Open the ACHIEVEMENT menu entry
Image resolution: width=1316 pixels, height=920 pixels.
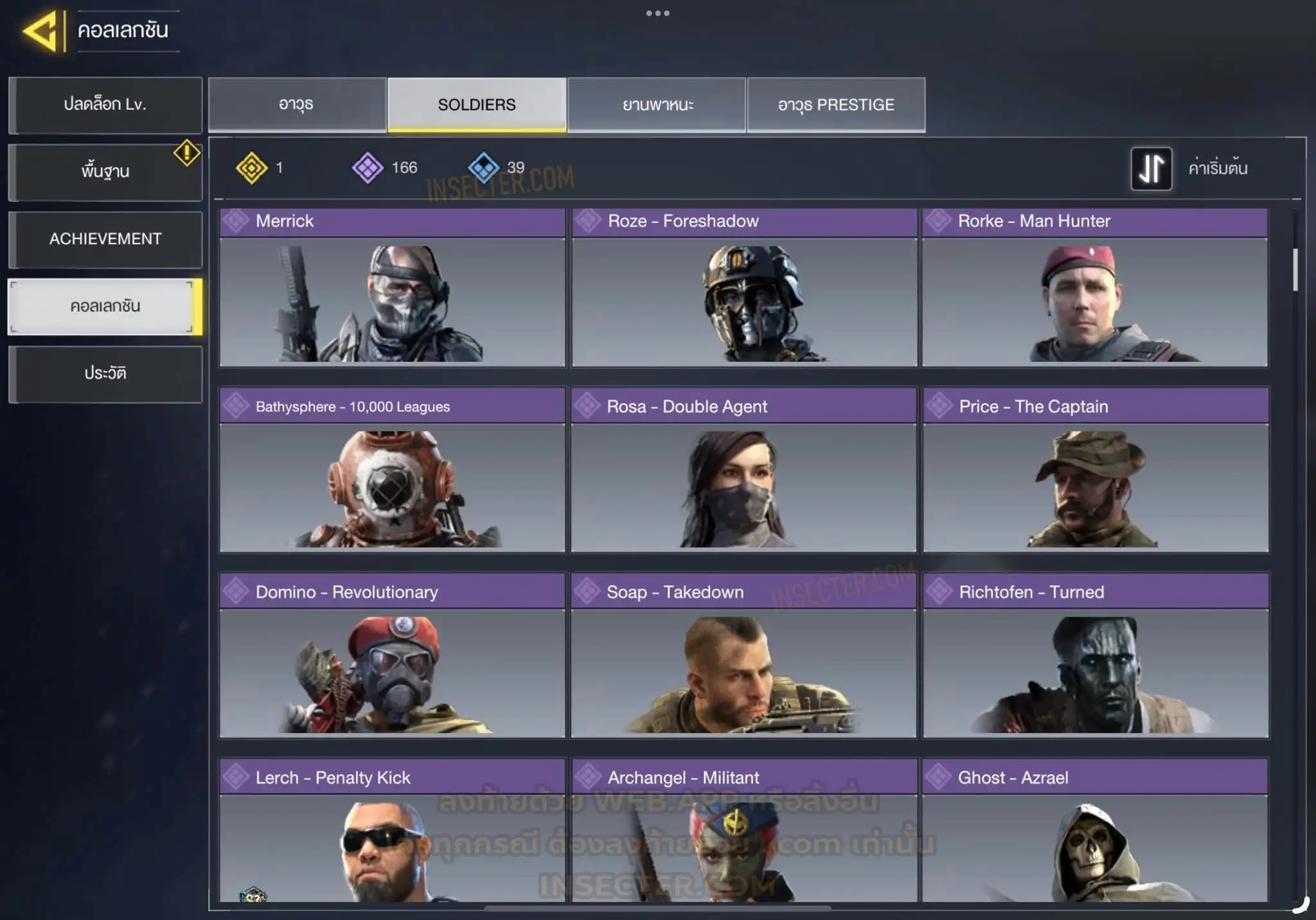(105, 239)
